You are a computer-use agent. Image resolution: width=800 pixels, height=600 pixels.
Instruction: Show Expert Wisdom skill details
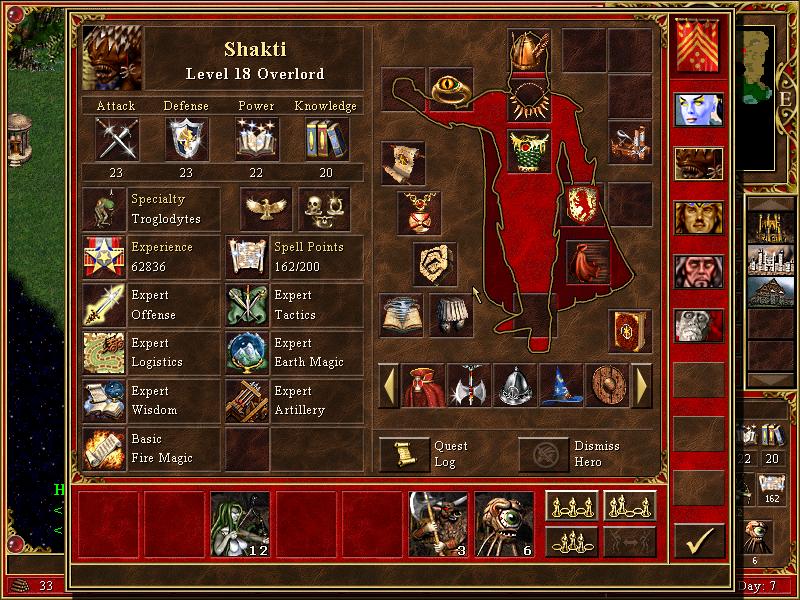coord(104,401)
